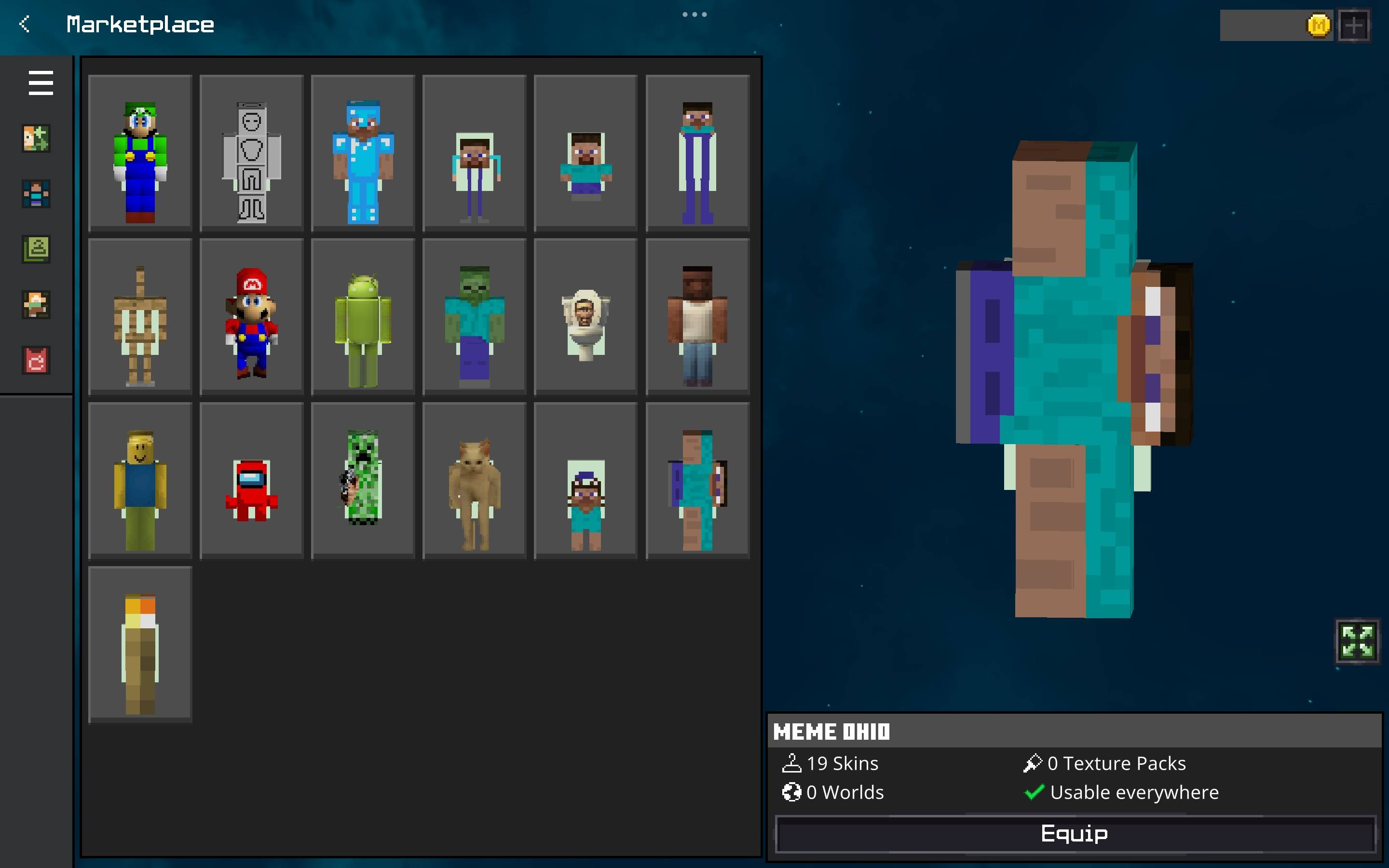The width and height of the screenshot is (1389, 868).
Task: Go back using the back arrow
Action: (x=24, y=24)
